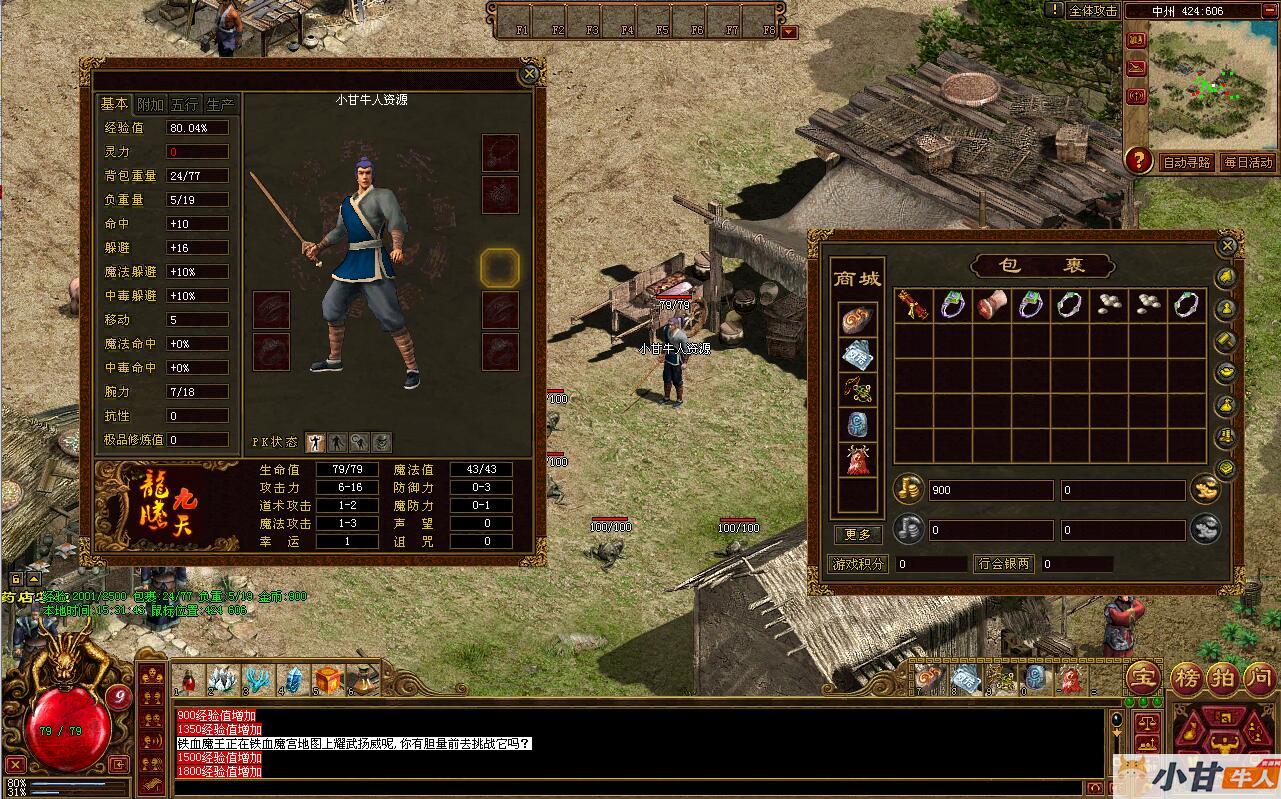The height and width of the screenshot is (799, 1281).
Task: Open the 五行 tab
Action: point(185,104)
